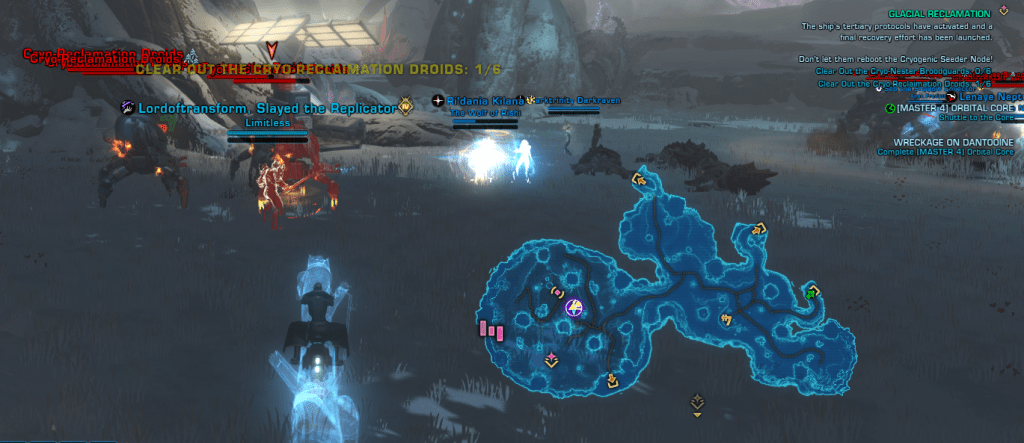Select the bracketed pink dot map marker
The height and width of the screenshot is (443, 1024).
pyautogui.click(x=557, y=292)
